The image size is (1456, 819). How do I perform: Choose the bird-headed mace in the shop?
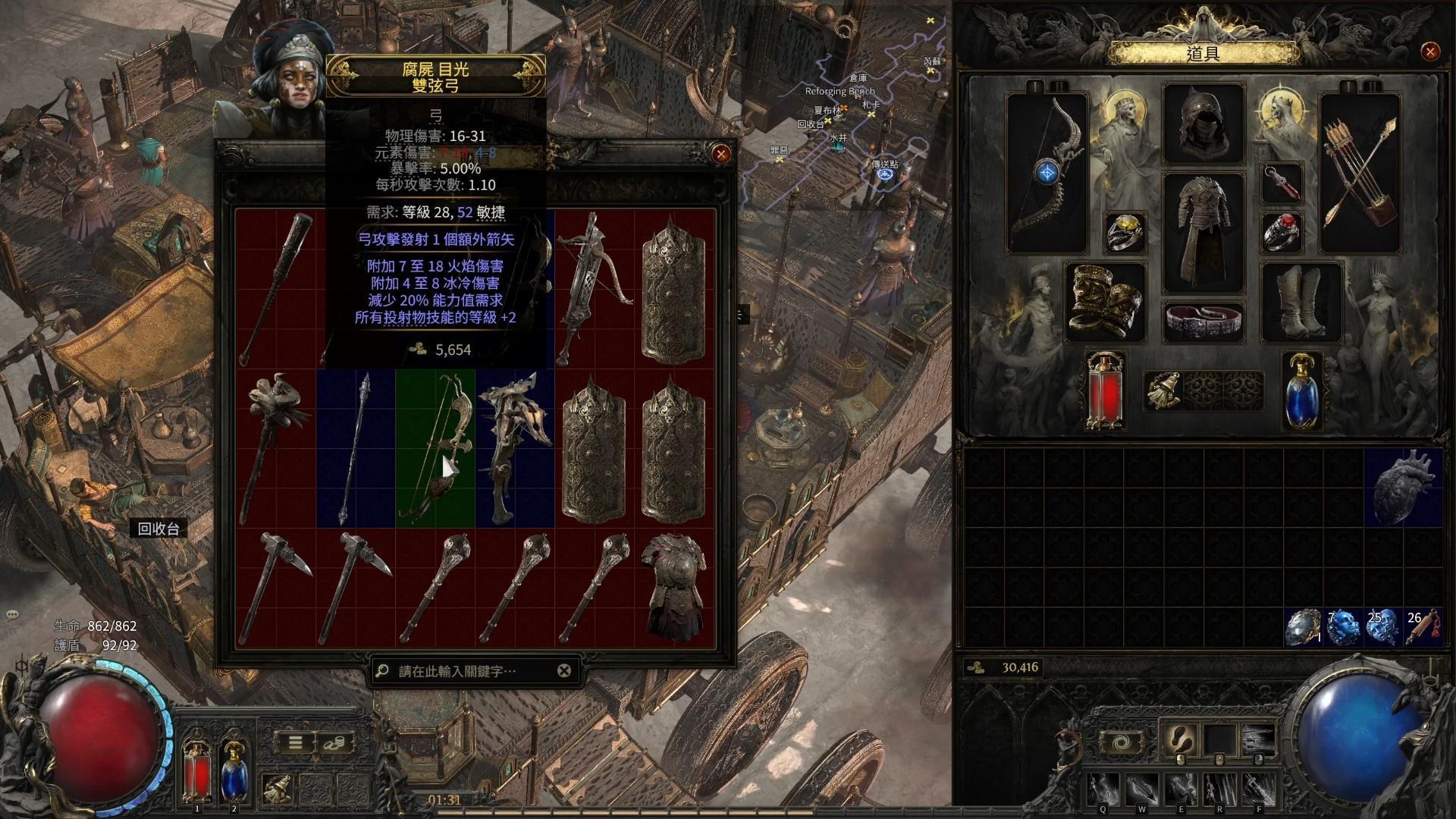point(275,447)
